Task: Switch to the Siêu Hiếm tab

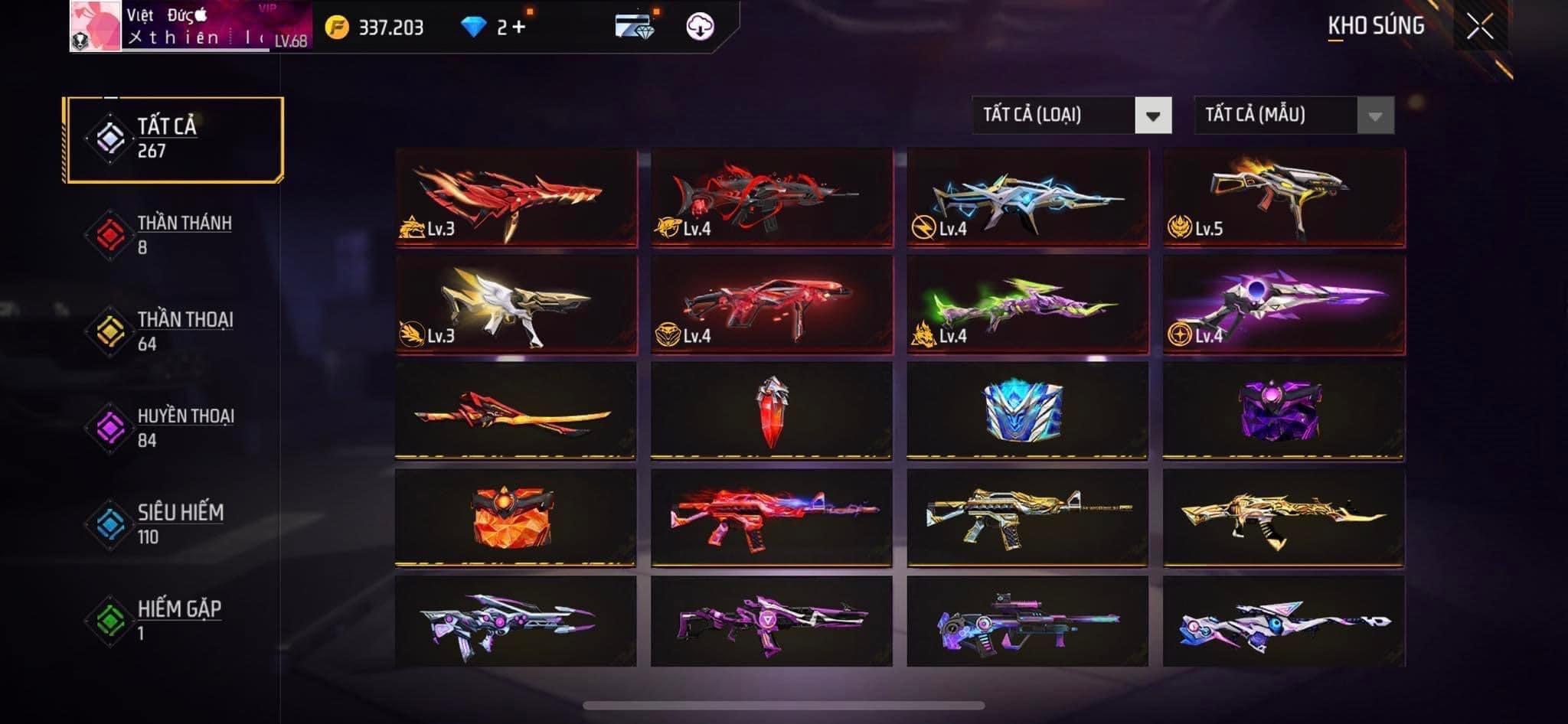Action: pos(175,524)
